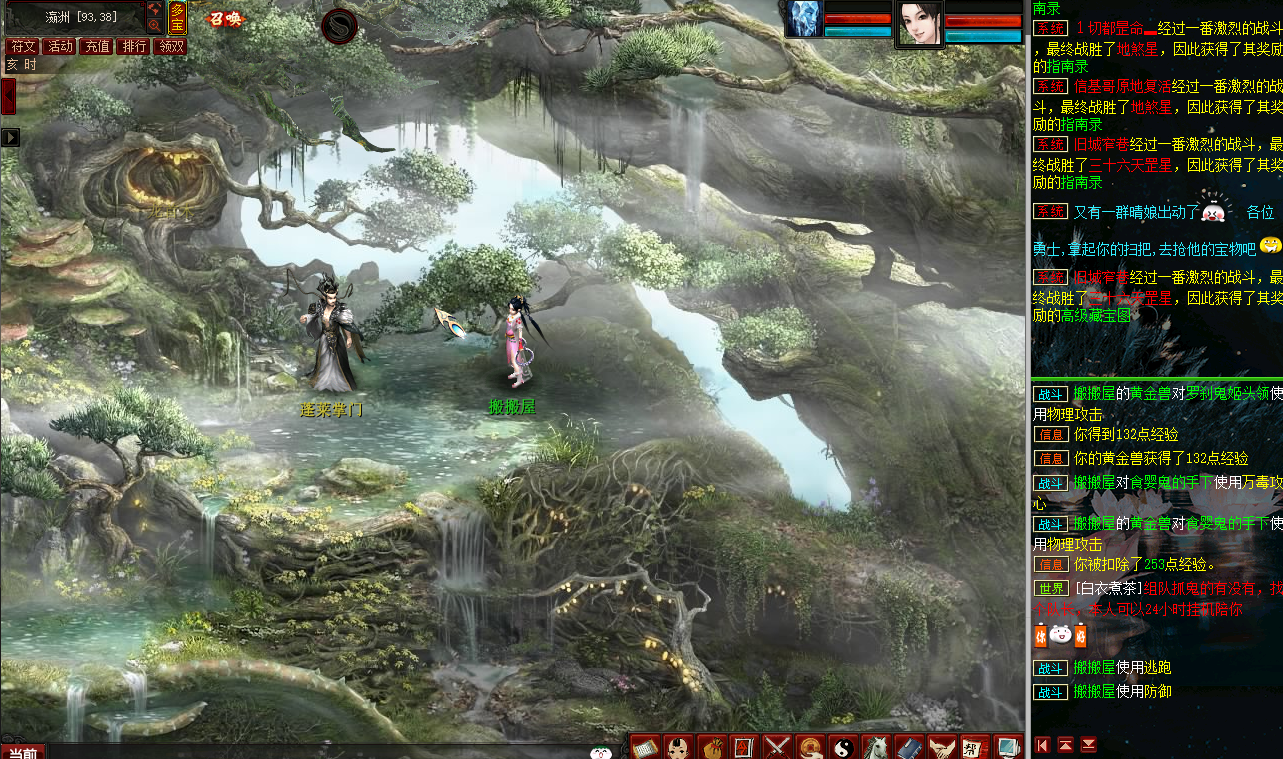Open the money pouch bag icon

pos(711,746)
